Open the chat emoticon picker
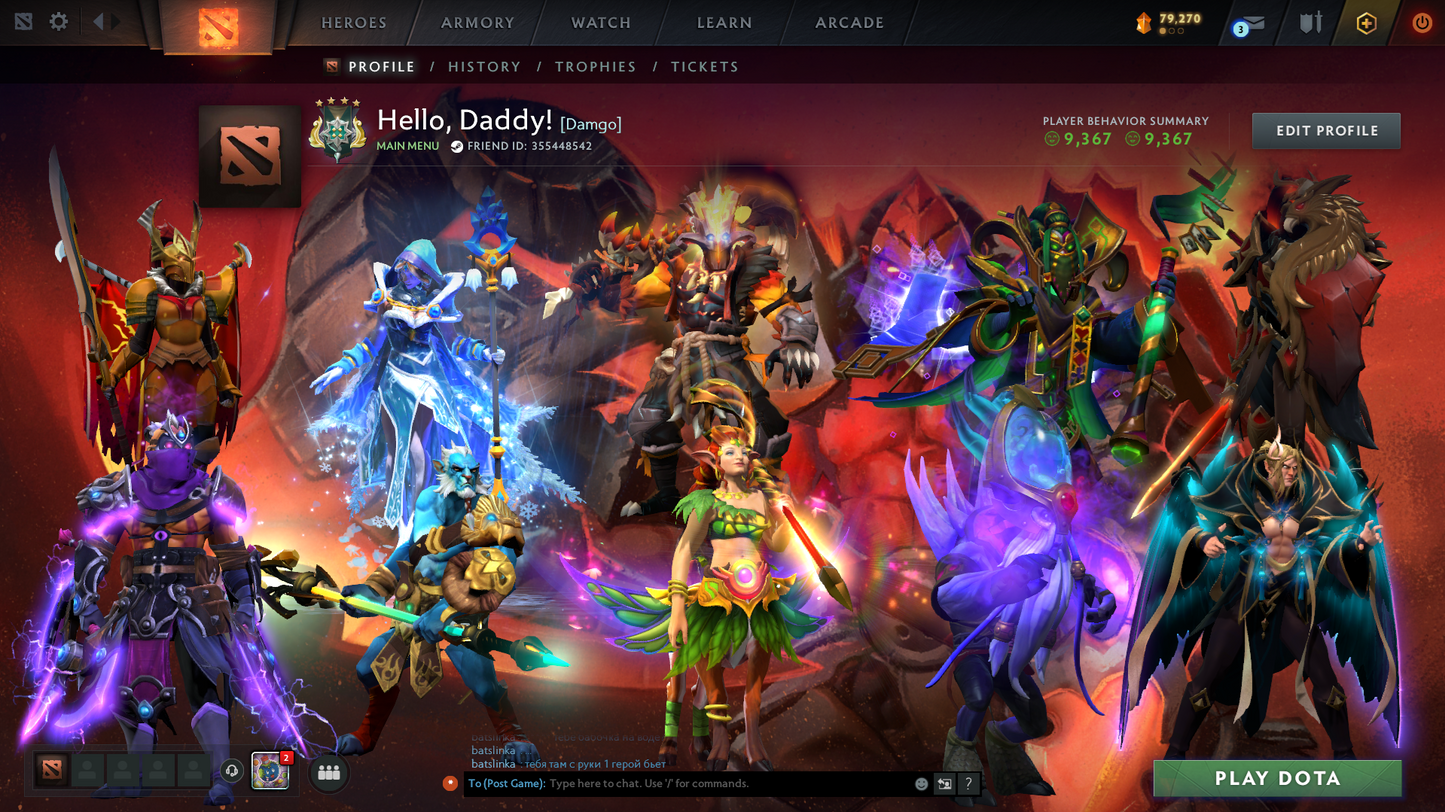 921,784
